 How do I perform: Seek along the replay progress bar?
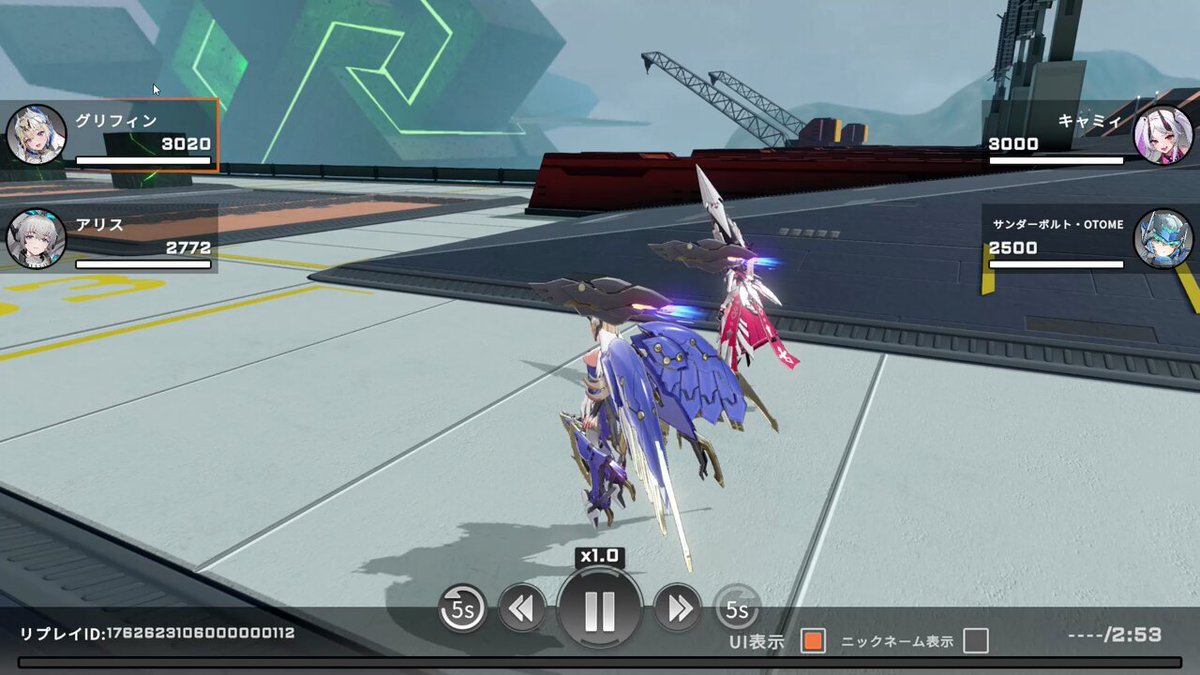pyautogui.click(x=600, y=662)
